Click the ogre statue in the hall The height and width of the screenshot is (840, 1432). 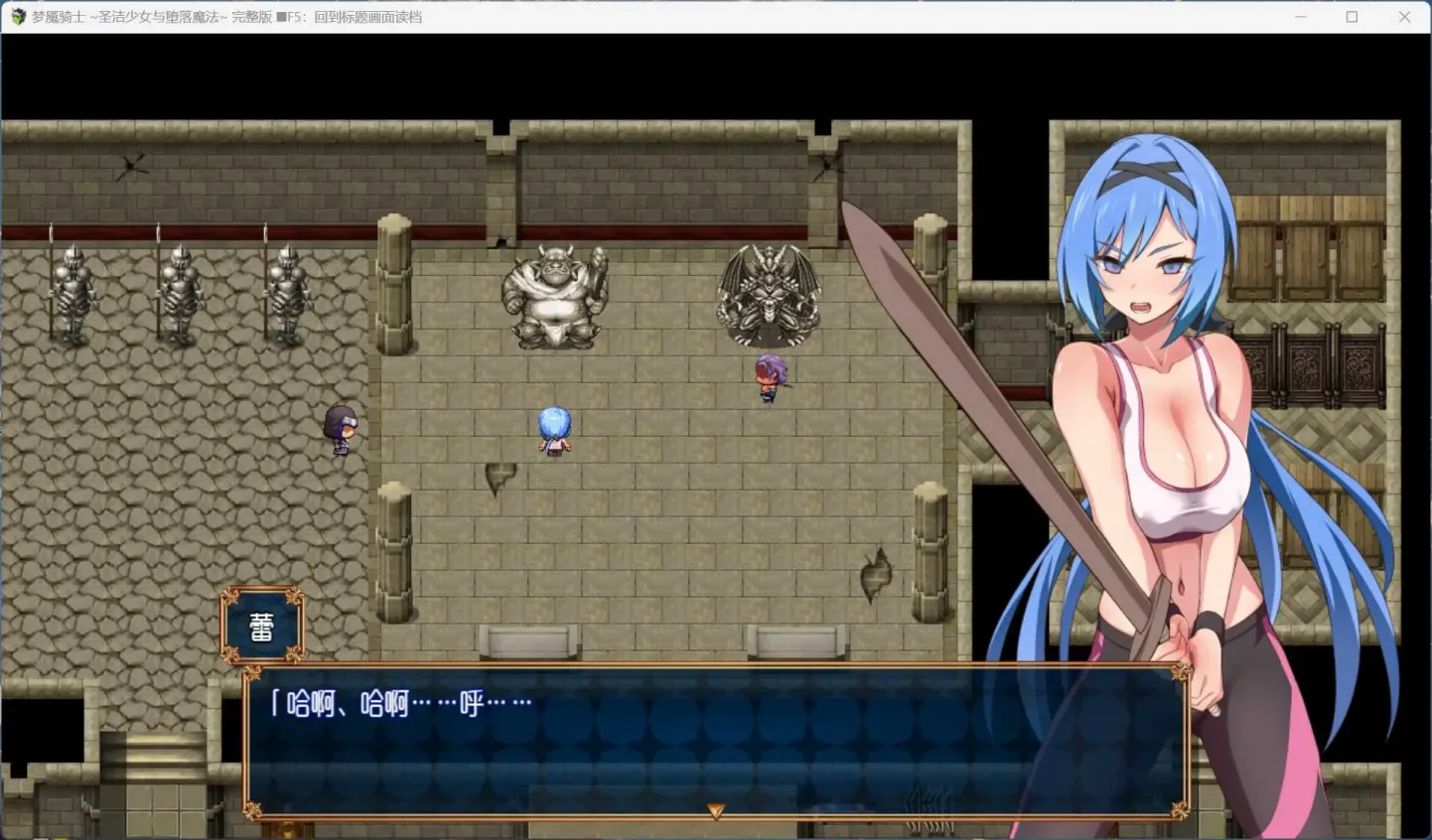coord(553,296)
